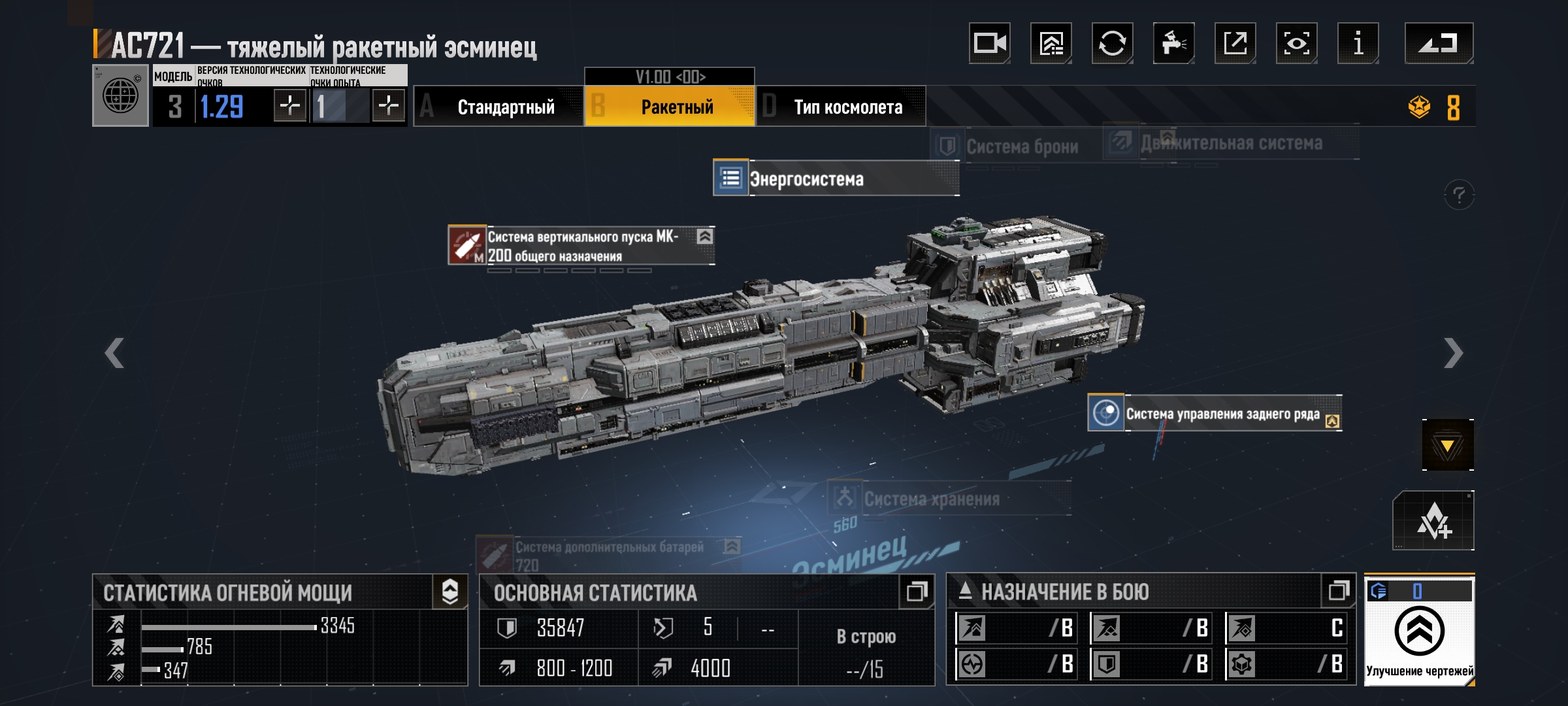Open the Энергосистема module label
The image size is (1568, 706).
[x=835, y=178]
